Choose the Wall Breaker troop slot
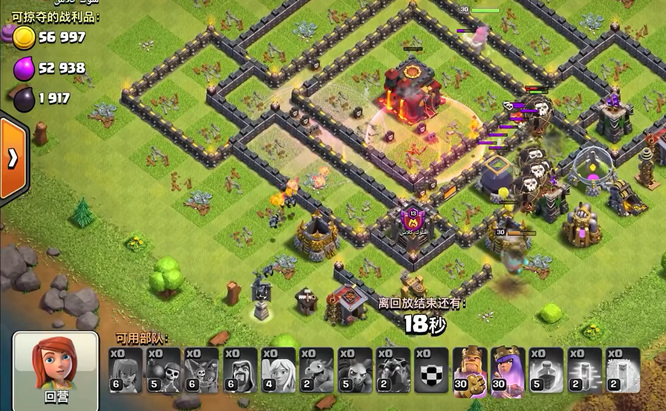The image size is (666, 411). (163, 370)
